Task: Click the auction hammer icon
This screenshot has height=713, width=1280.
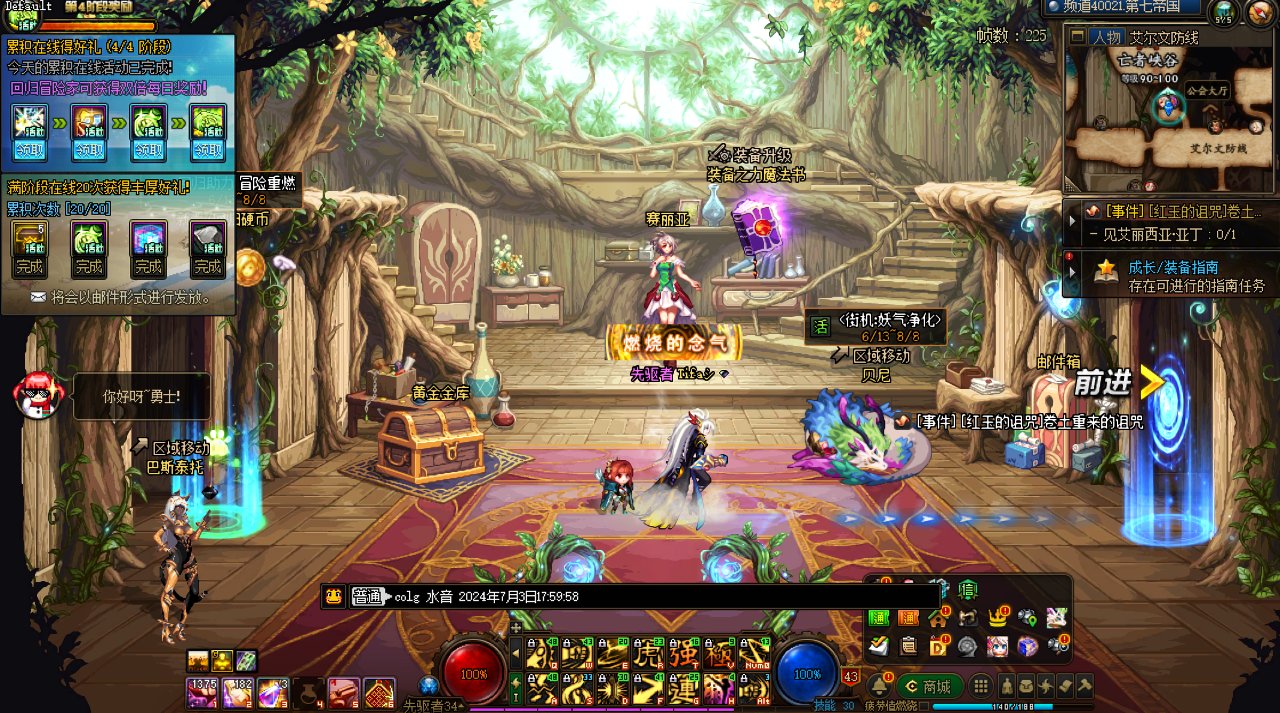Action: tap(1084, 686)
